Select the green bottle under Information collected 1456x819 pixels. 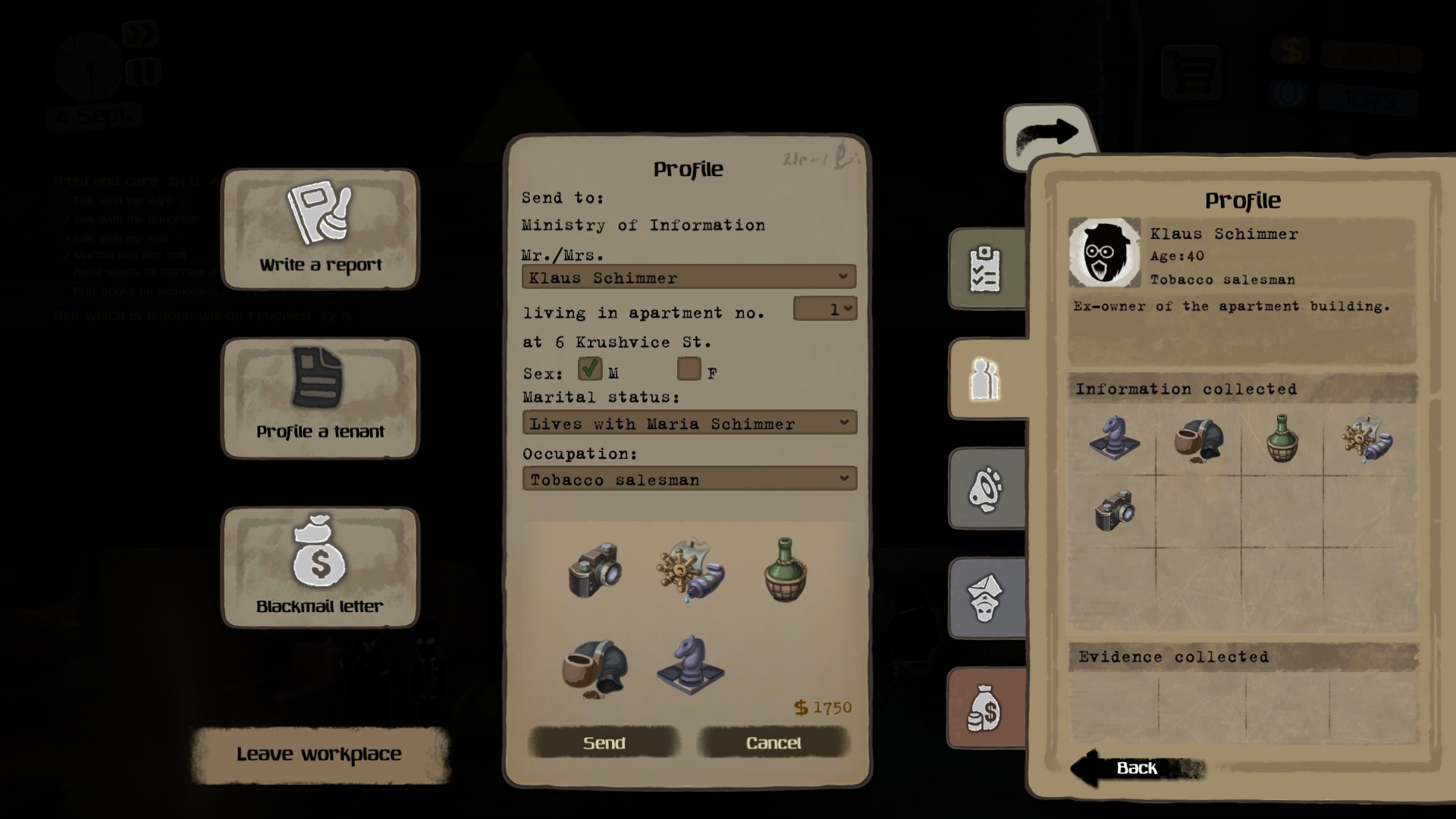(x=1282, y=439)
